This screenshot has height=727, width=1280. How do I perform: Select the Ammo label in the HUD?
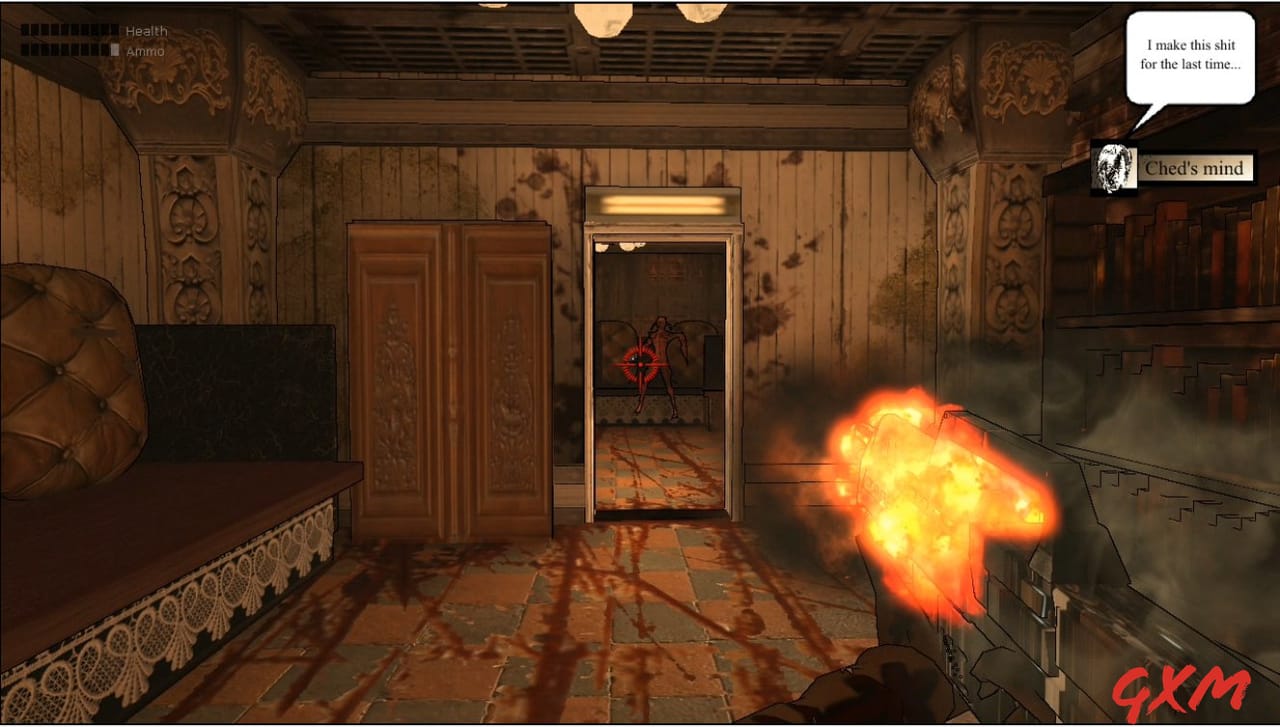[146, 51]
